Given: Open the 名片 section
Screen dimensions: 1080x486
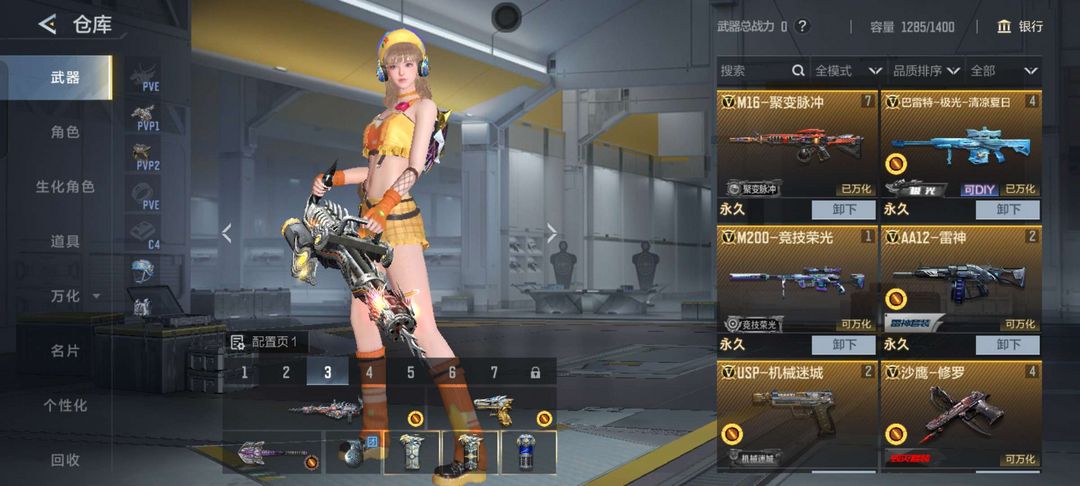Looking at the screenshot, I should [x=65, y=351].
